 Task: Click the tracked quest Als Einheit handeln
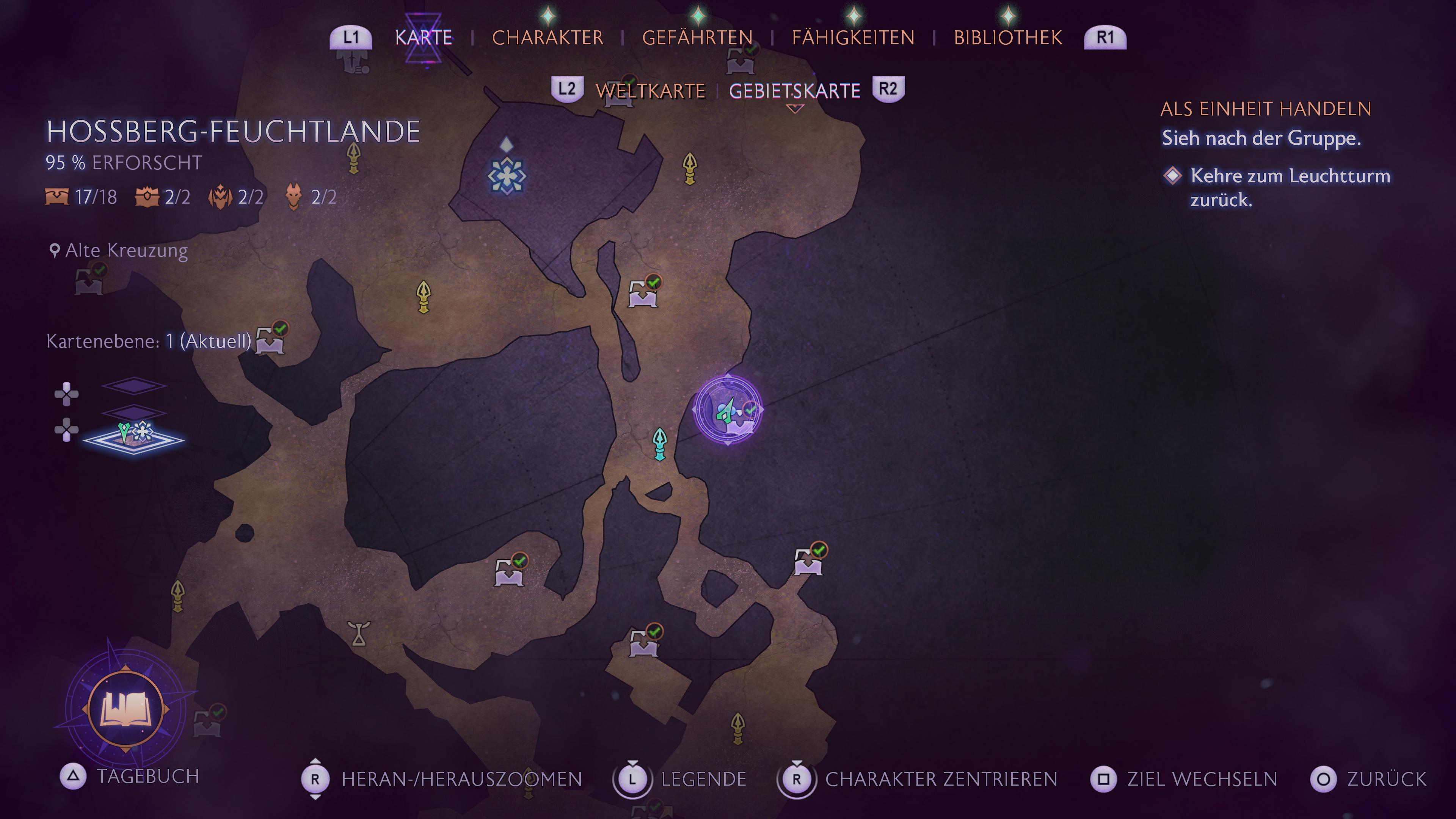point(1266,108)
